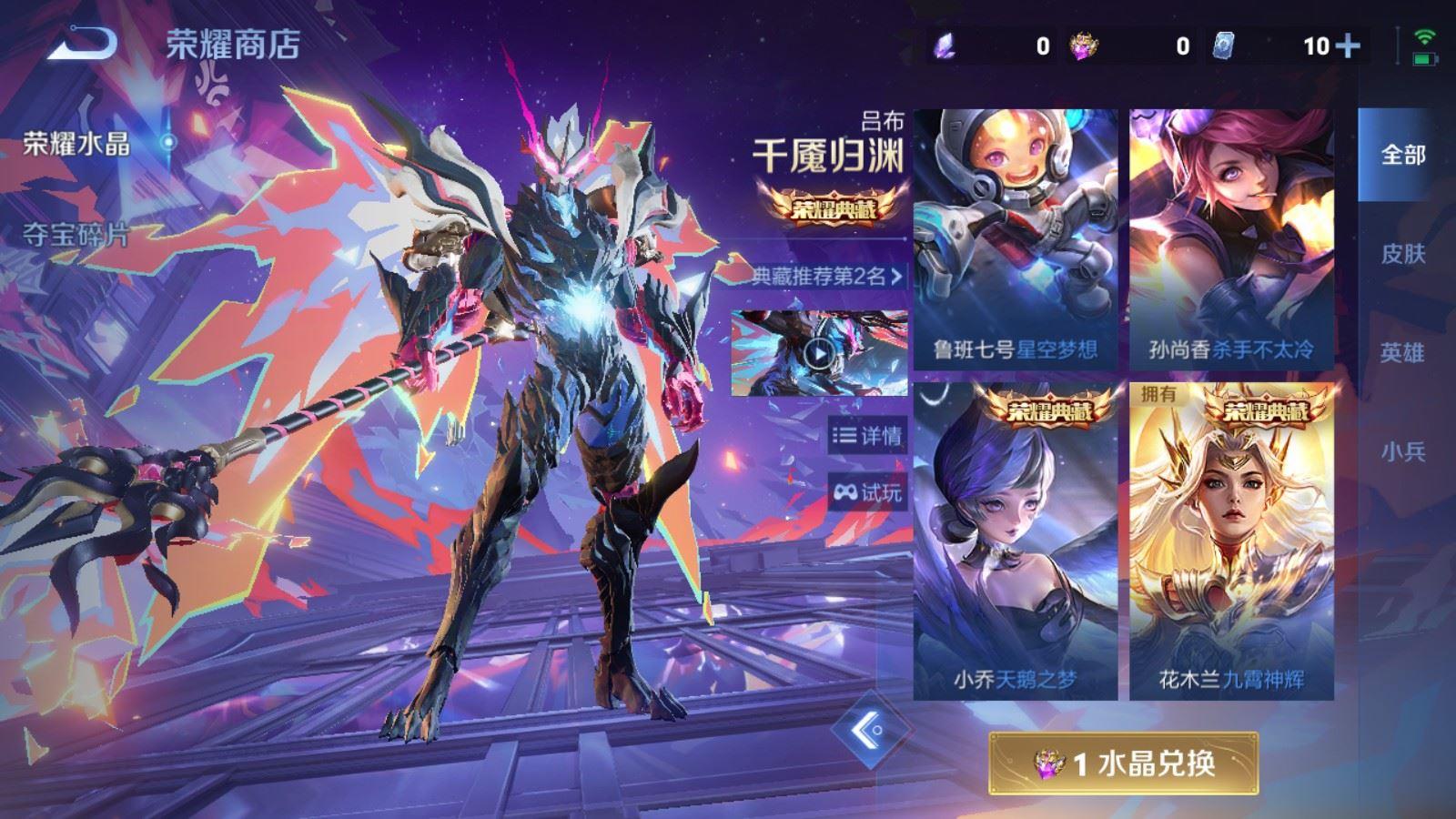Viewport: 1456px width, 819px height.
Task: Choose the 鲁班七号 星空梦想 skin card
Action: [x=1016, y=238]
